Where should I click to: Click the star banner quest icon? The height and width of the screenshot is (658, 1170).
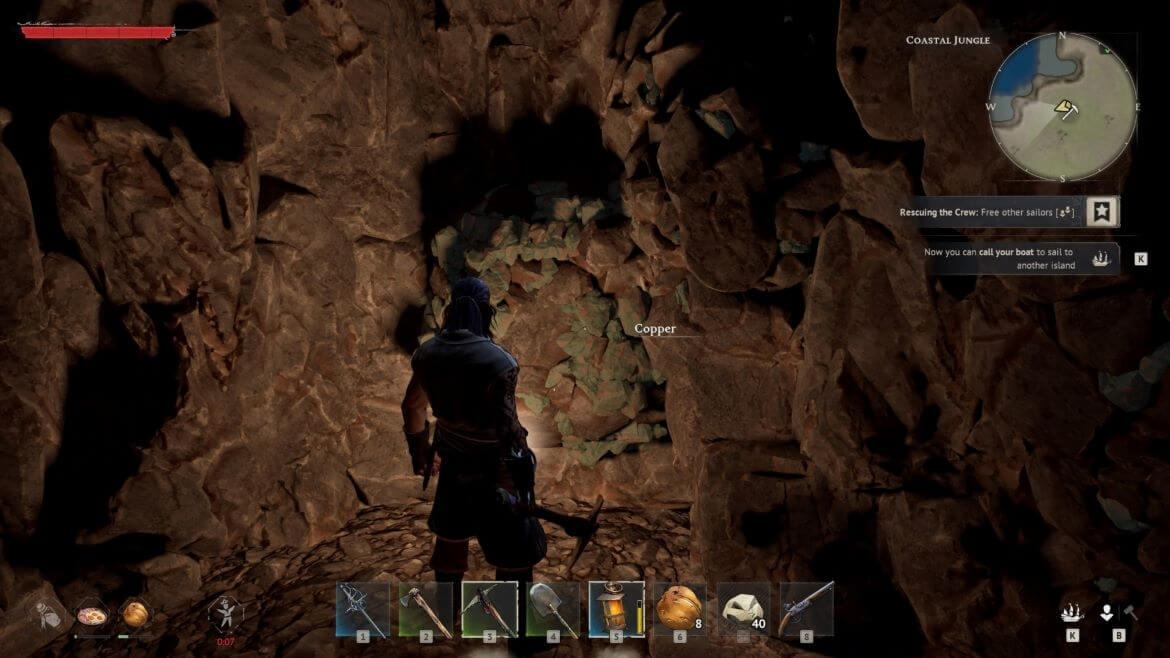click(x=1102, y=212)
